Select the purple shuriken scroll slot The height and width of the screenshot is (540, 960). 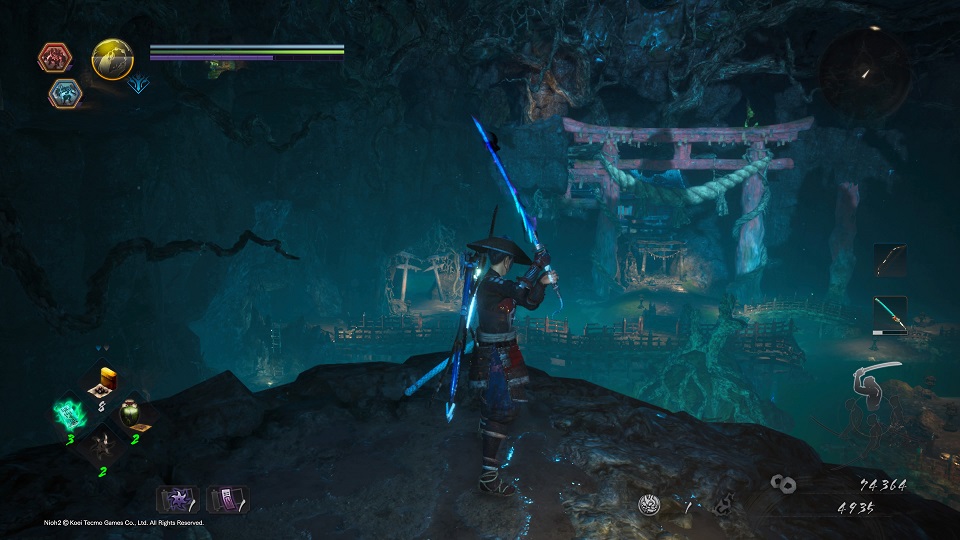click(176, 498)
